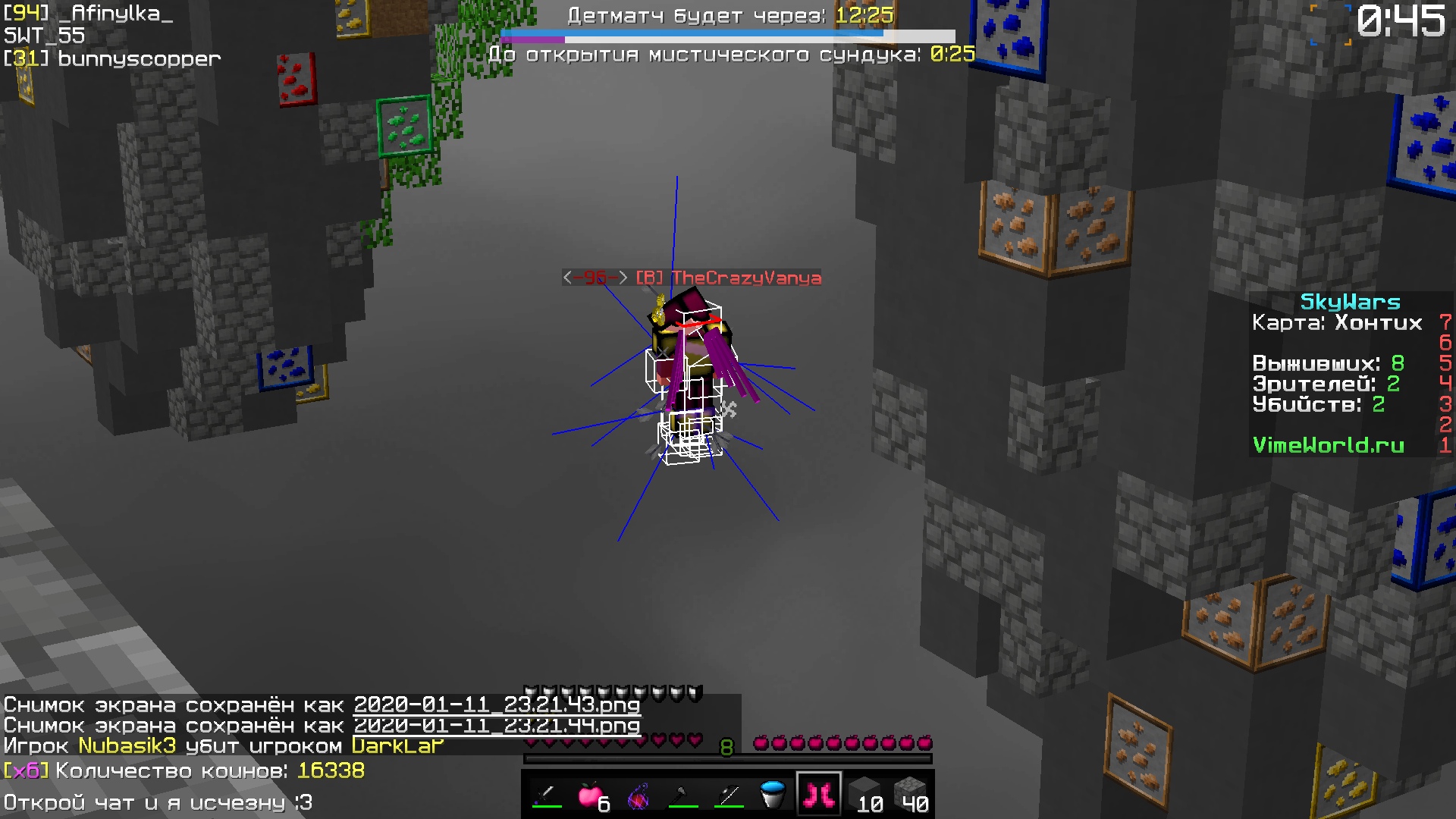
Task: Click the player entry bunnyscopper in the top-left list
Action: click(110, 58)
